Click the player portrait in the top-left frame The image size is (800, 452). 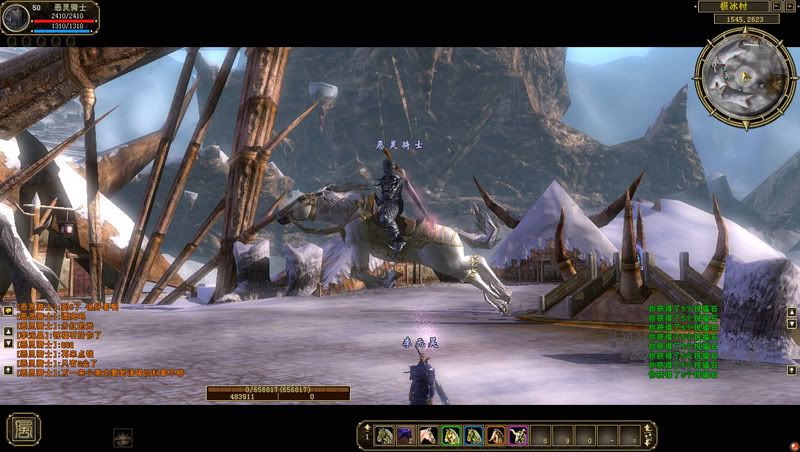click(x=15, y=20)
